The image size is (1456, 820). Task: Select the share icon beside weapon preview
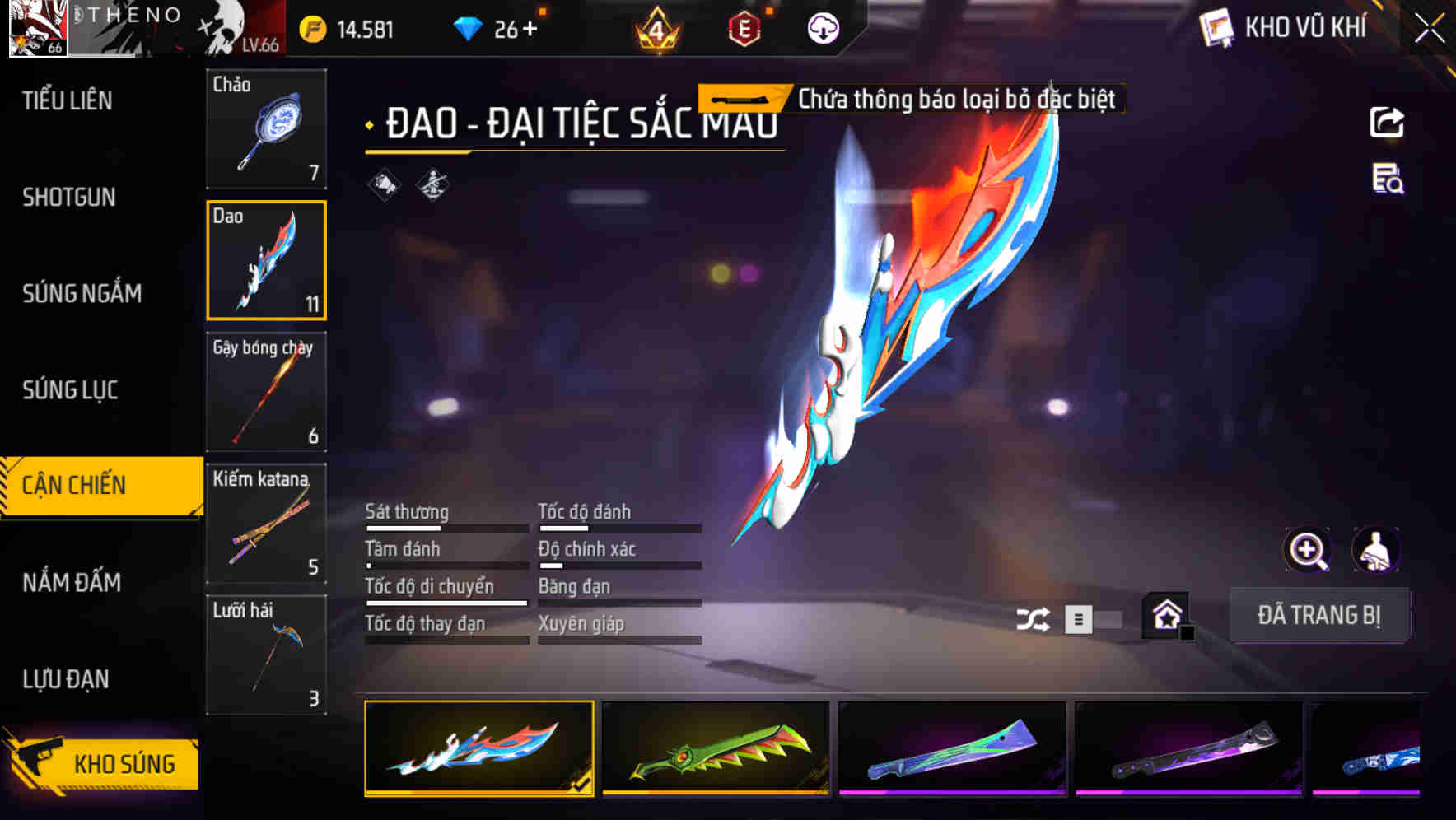pyautogui.click(x=1386, y=121)
